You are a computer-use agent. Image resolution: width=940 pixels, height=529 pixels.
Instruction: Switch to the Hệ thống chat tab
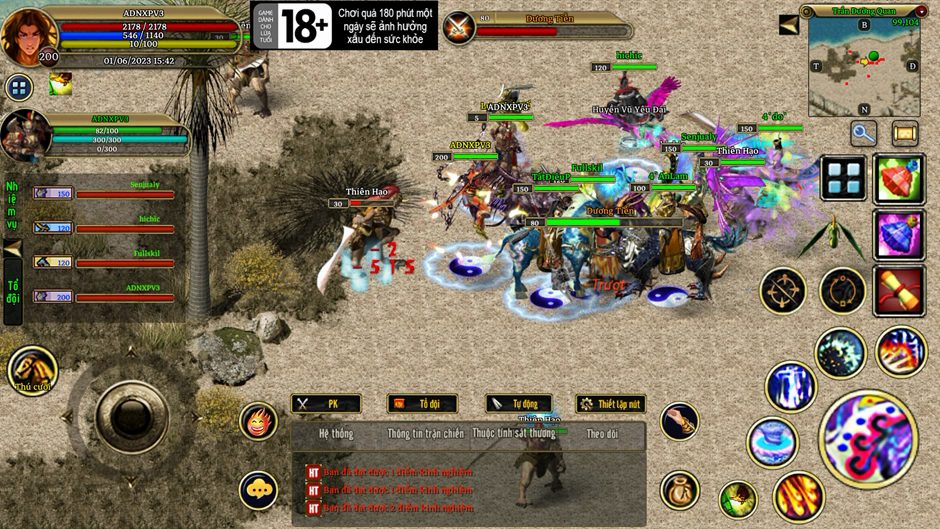(335, 434)
